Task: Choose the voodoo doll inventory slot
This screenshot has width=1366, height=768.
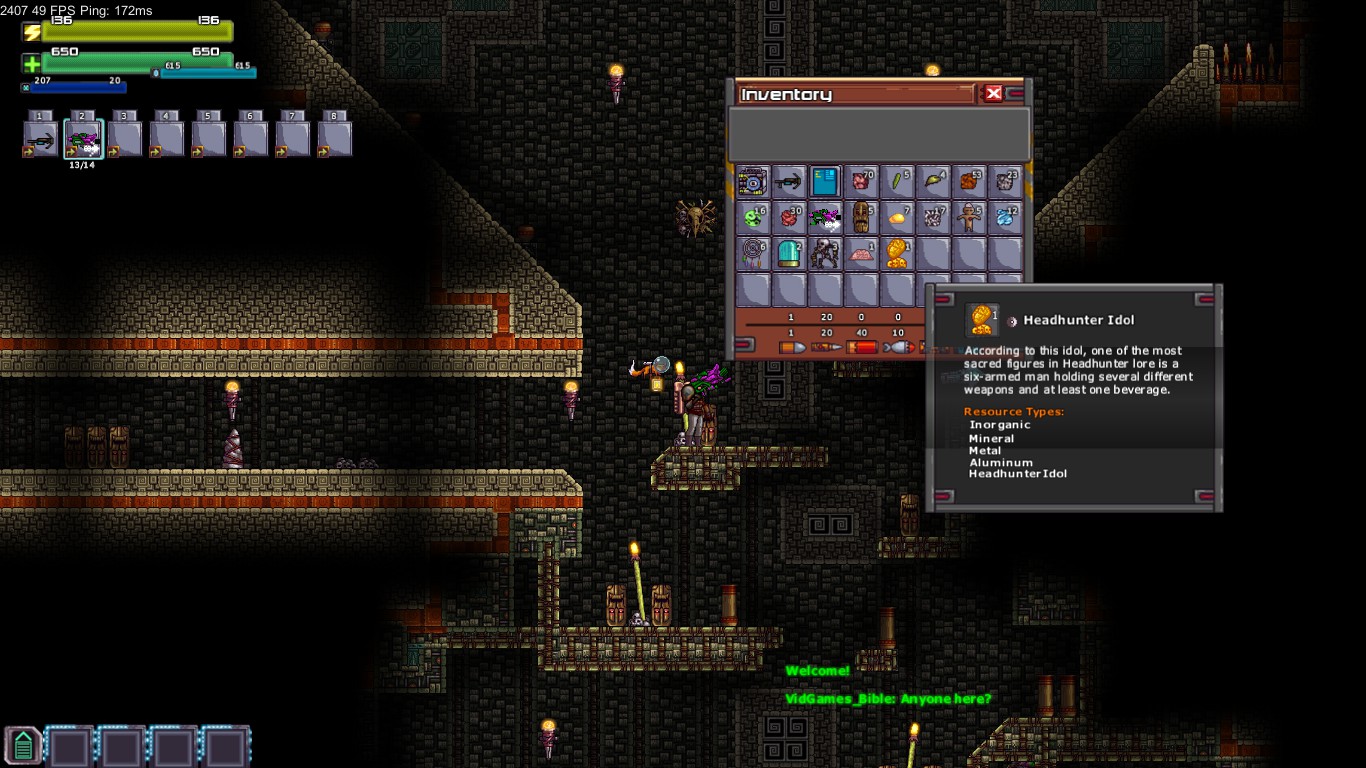Action: pos(969,218)
